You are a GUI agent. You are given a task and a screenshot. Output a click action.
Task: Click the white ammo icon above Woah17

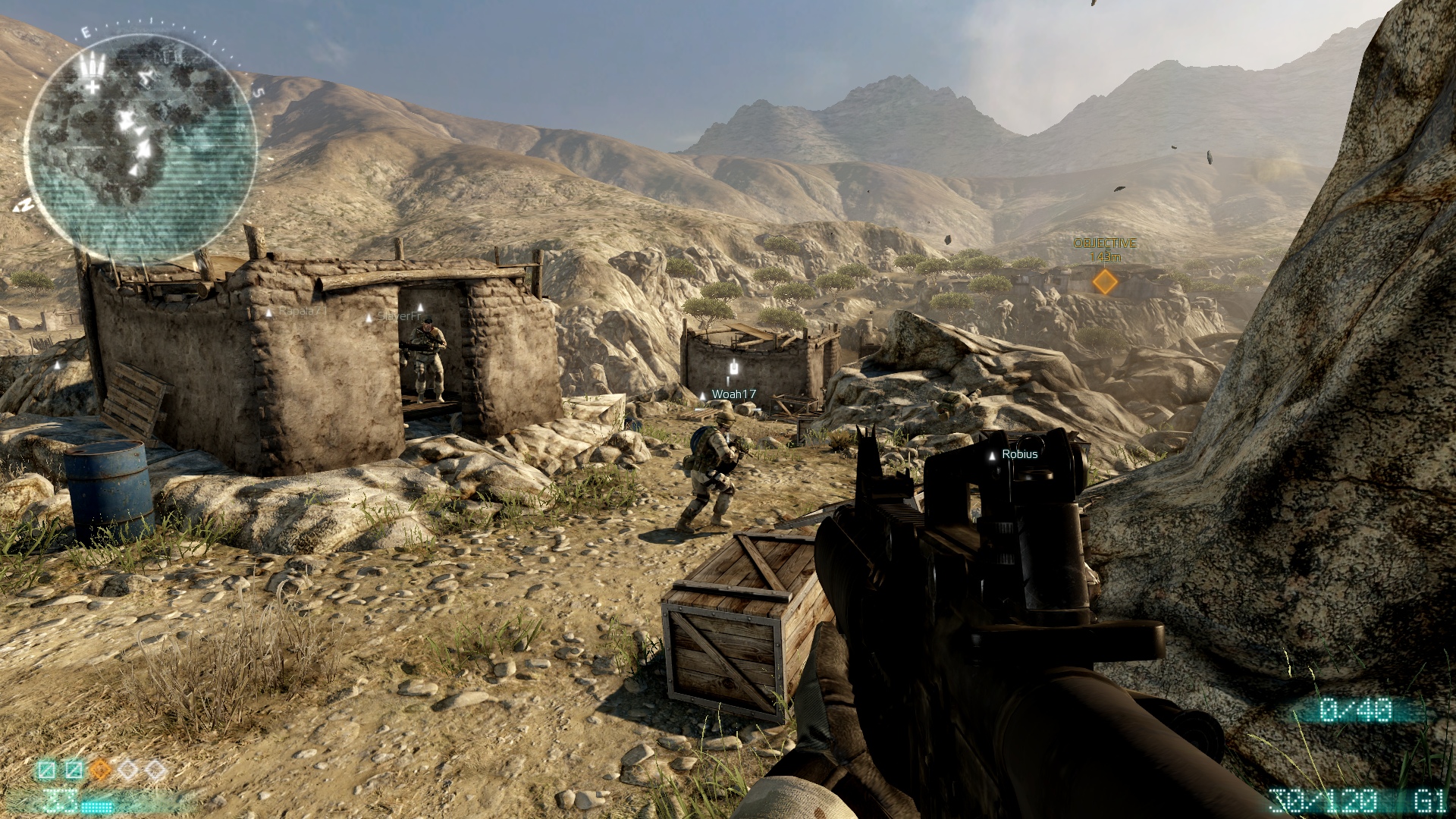(733, 368)
